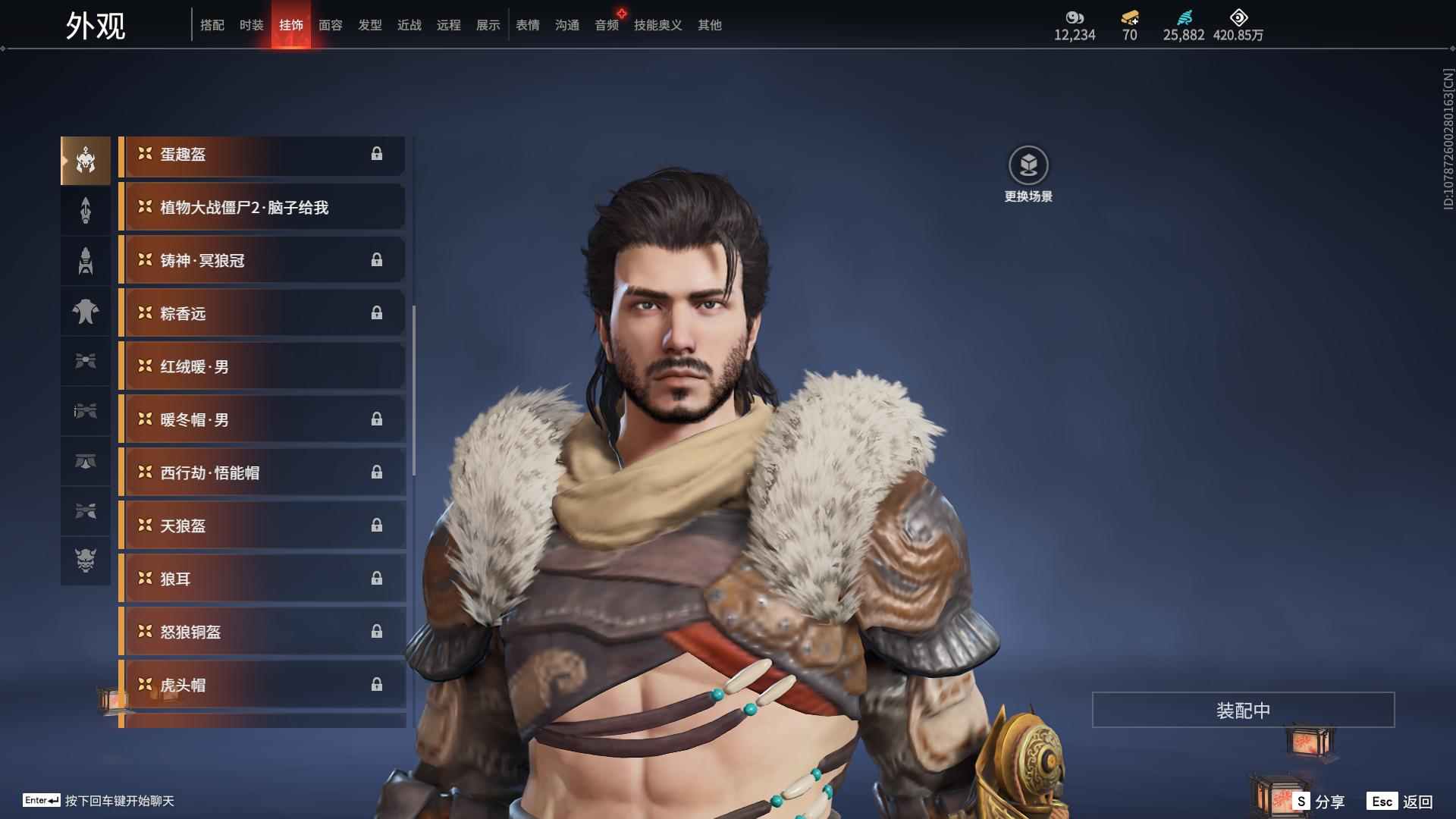Pick the 虎头帽 item
Image resolution: width=1456 pixels, height=819 pixels.
click(262, 686)
